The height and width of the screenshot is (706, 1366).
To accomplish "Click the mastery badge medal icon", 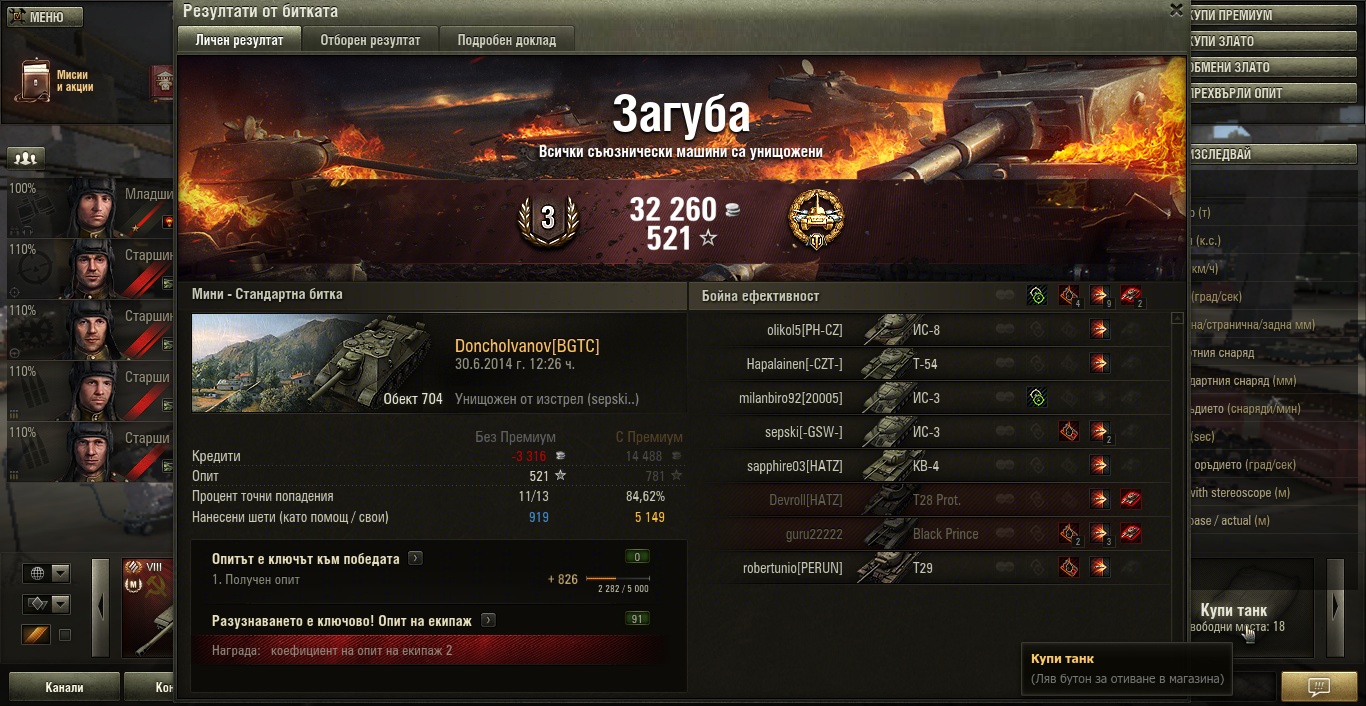I will tap(816, 219).
